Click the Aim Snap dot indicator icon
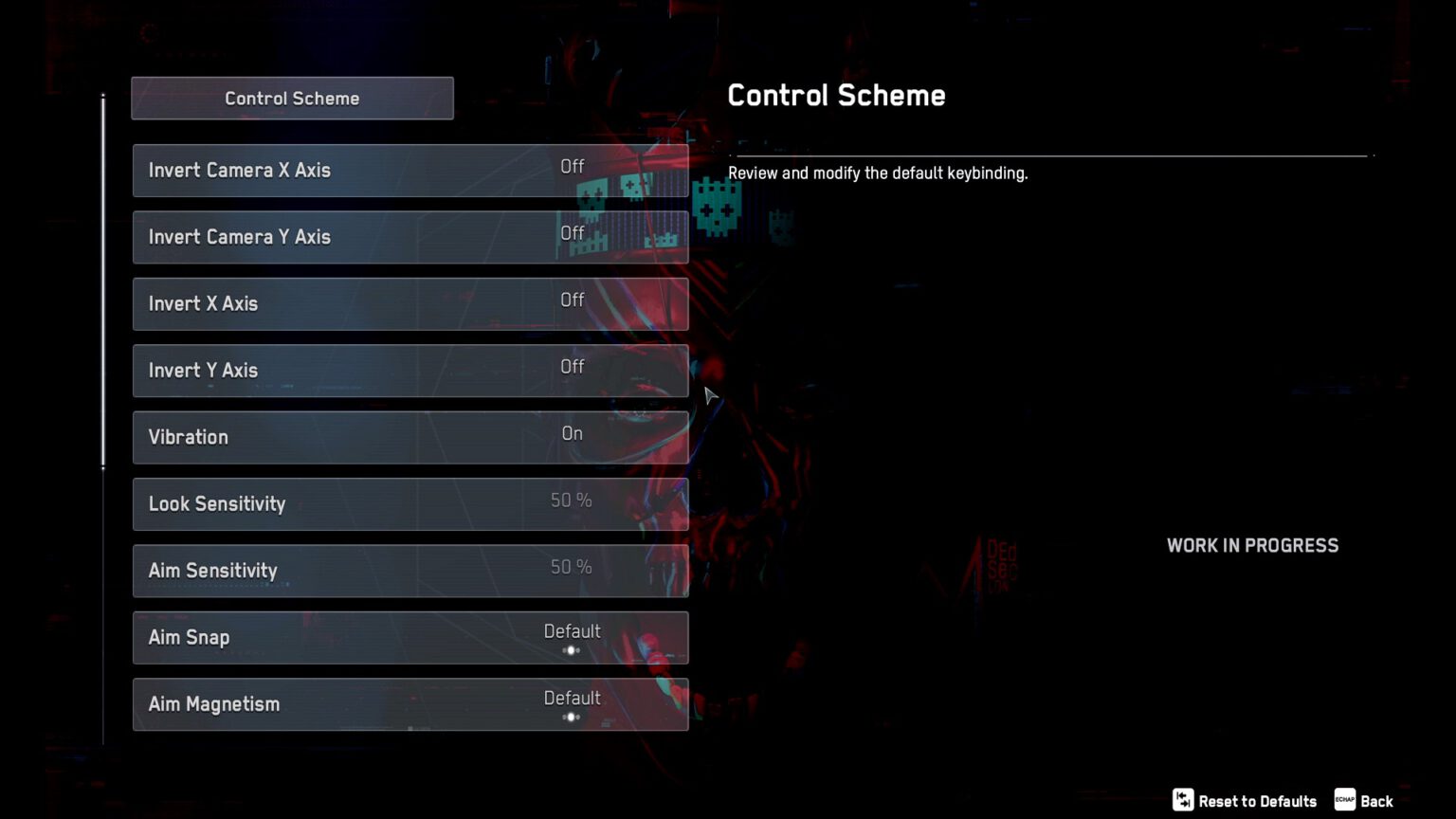The image size is (1456, 819). pos(571,650)
